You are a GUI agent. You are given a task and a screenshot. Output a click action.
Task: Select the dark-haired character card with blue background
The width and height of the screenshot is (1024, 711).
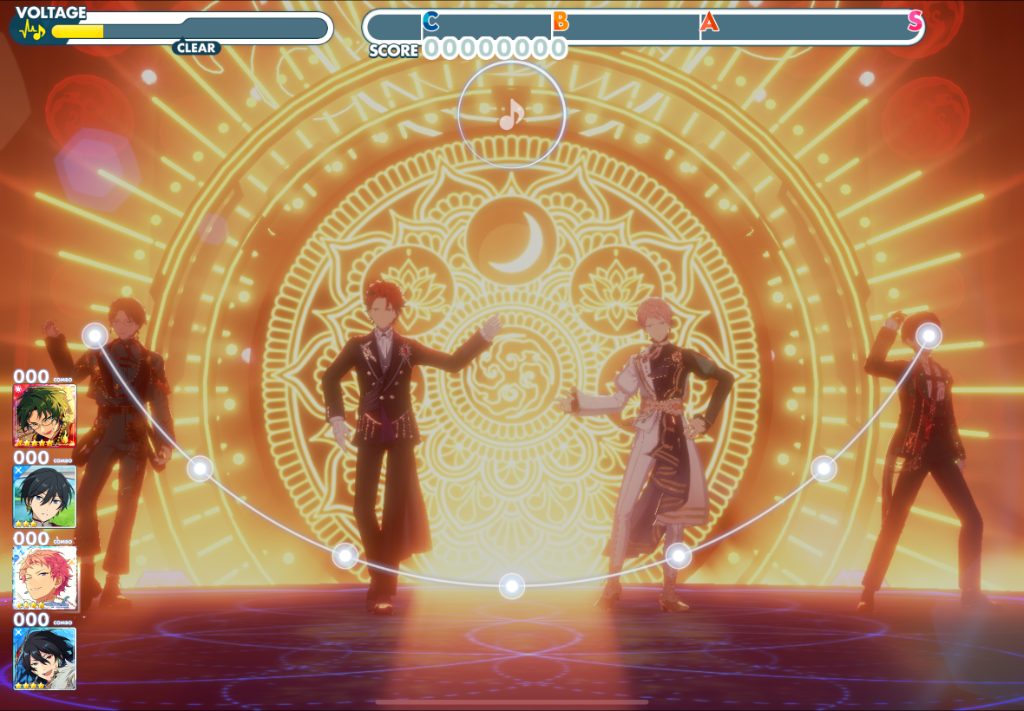(44, 657)
